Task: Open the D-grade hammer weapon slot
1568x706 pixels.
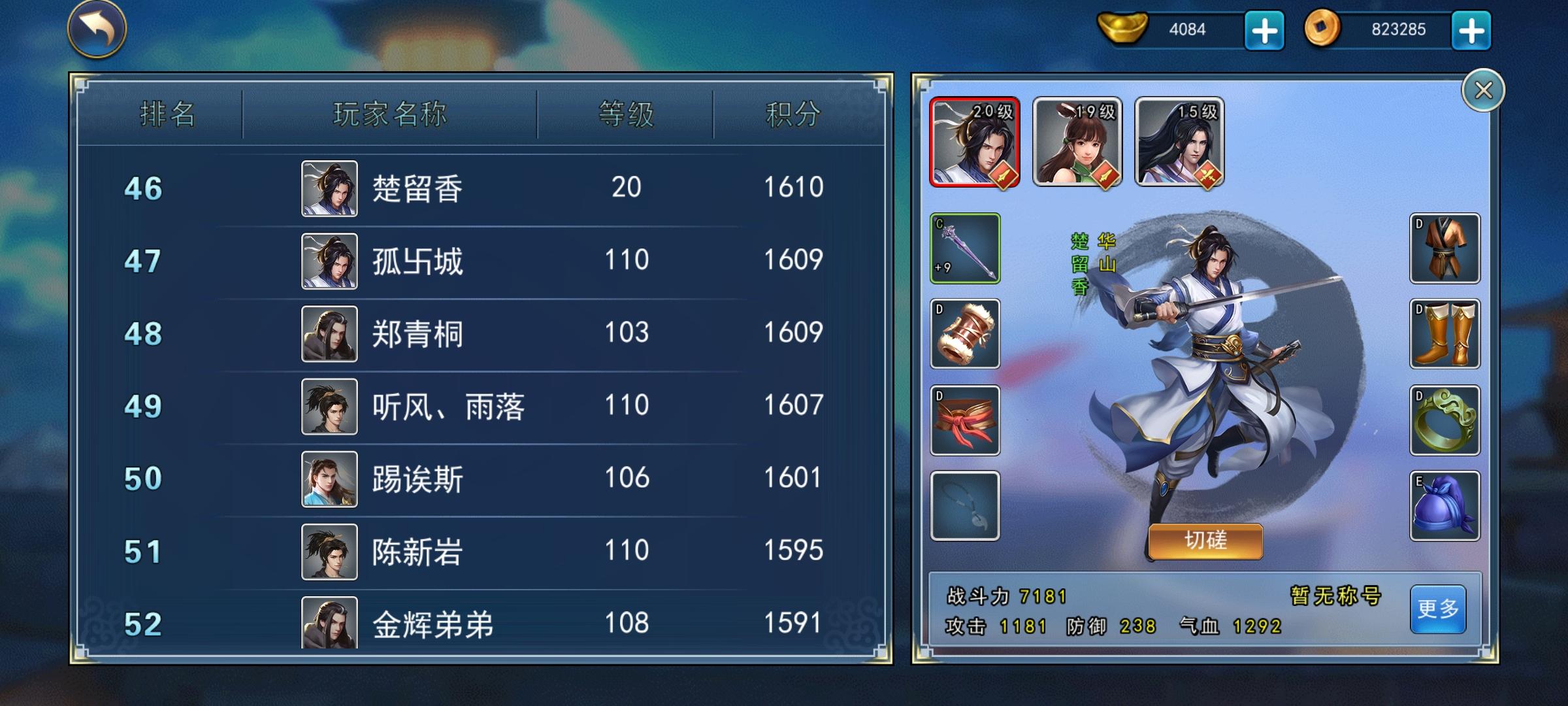Action: (965, 335)
